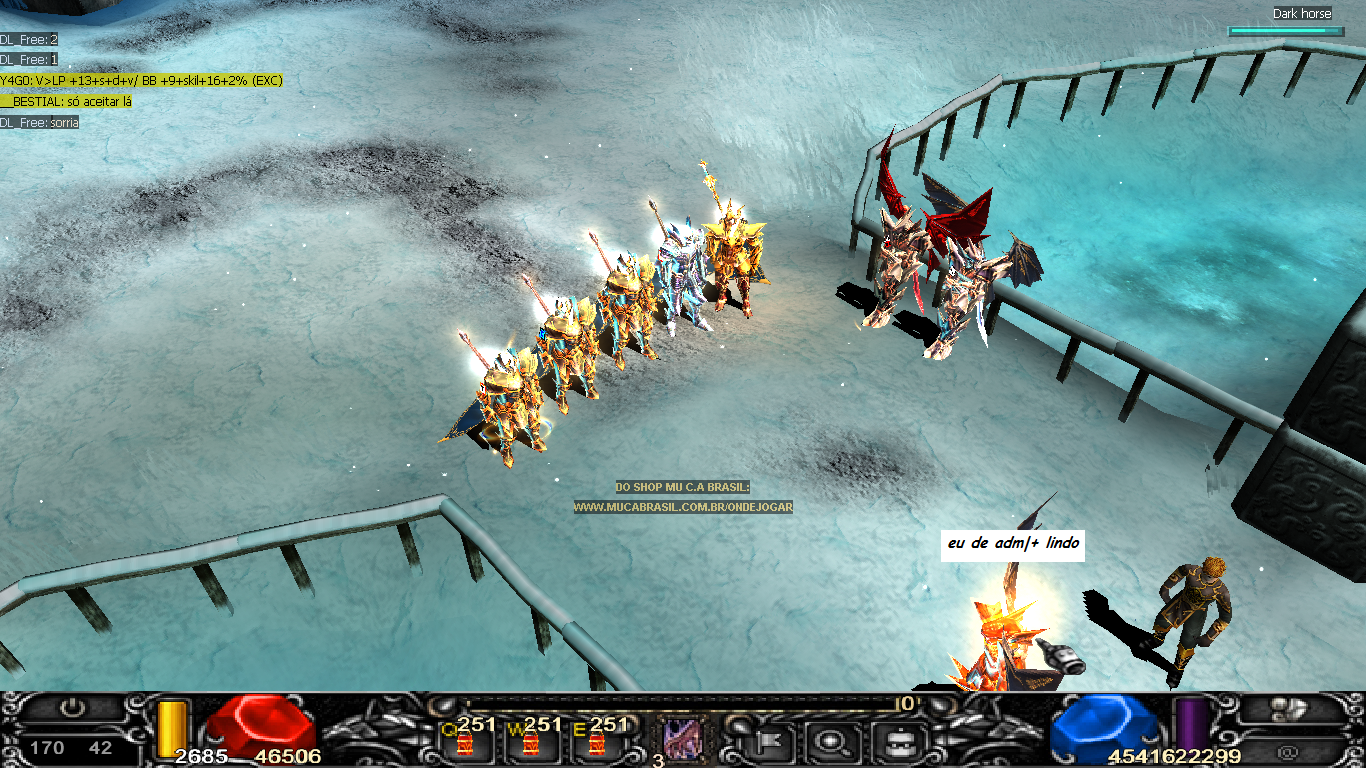Viewport: 1366px width, 768px height.
Task: Open the @ button in the HUD
Action: 1289,749
